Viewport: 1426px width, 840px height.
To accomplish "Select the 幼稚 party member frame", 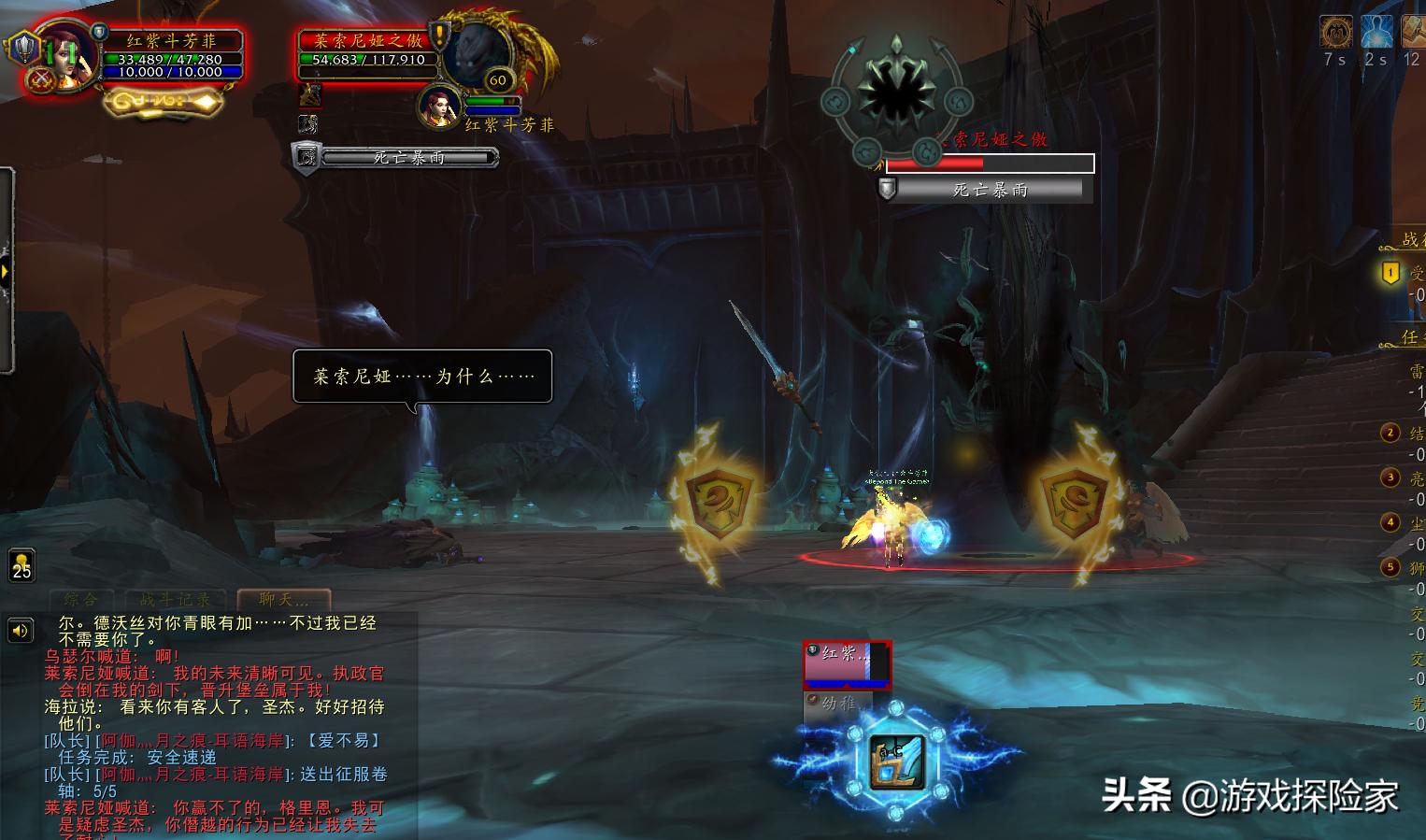I will [x=837, y=703].
